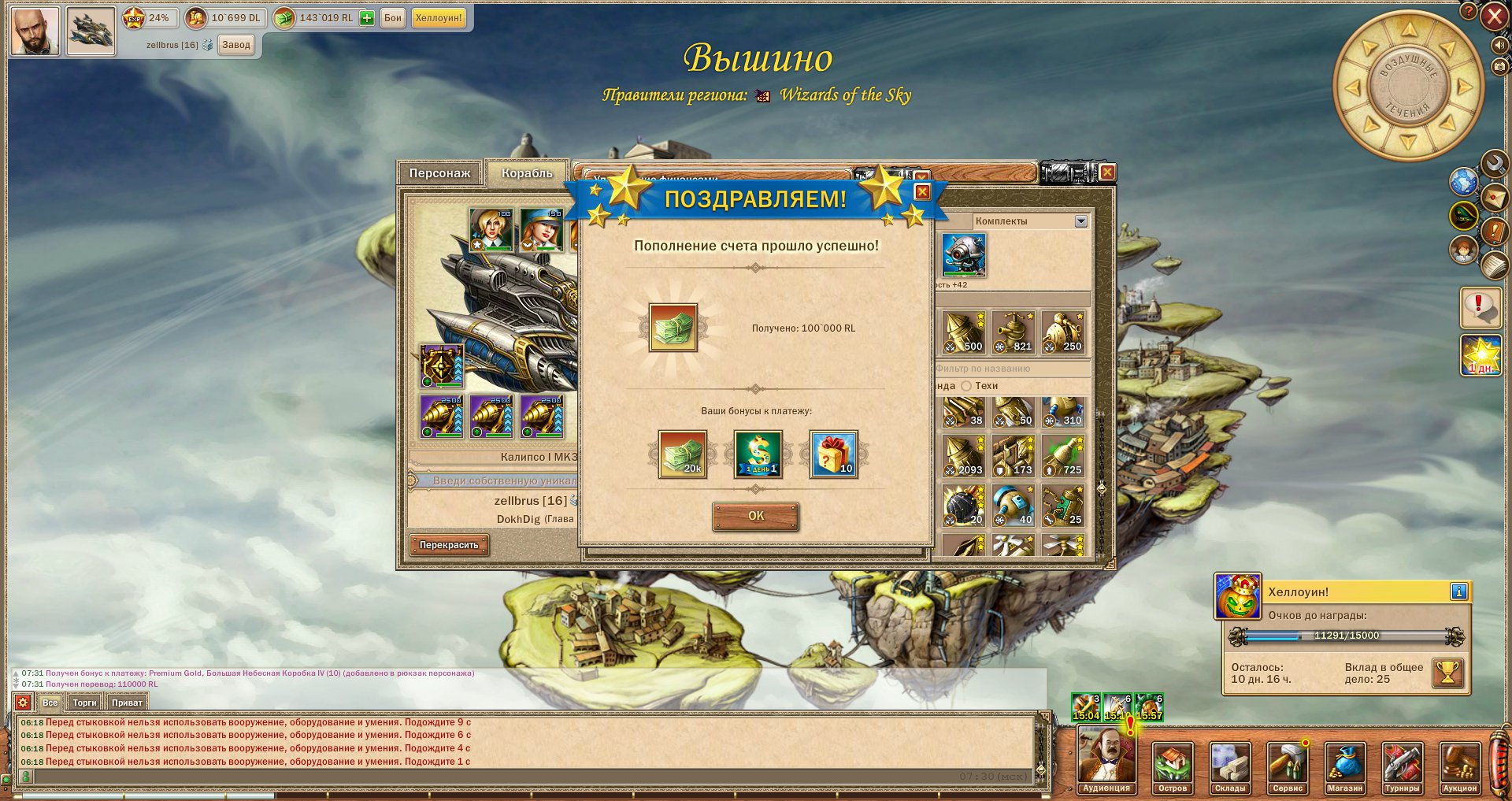This screenshot has height=801, width=1512.
Task: Close the ПОЗДРАВЛЯЕМ popup with red X
Action: point(922,191)
